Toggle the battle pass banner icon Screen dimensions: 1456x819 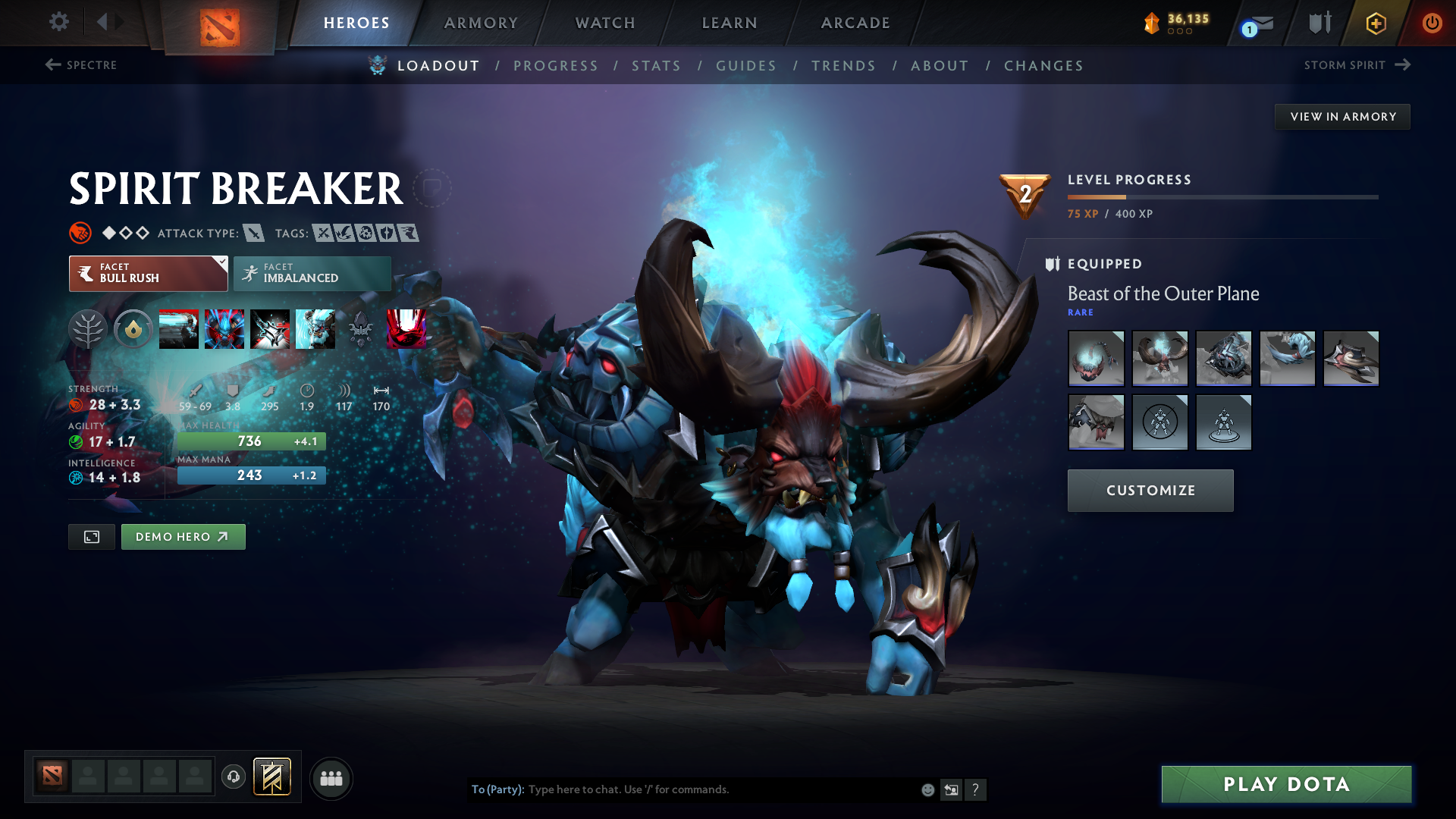coord(272,777)
